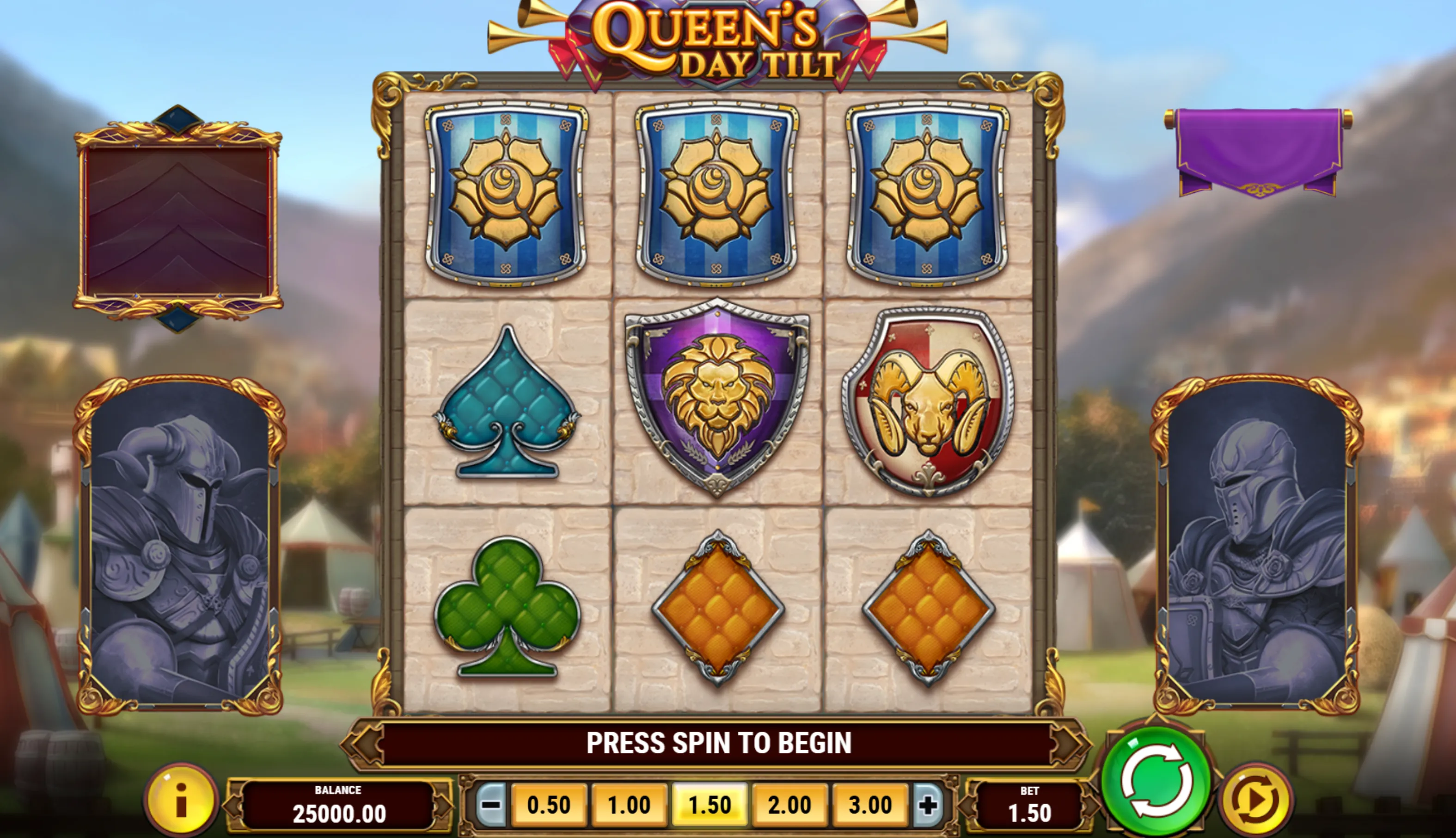The width and height of the screenshot is (1456, 838).
Task: Select the 0.50 bet amount
Action: (548, 805)
